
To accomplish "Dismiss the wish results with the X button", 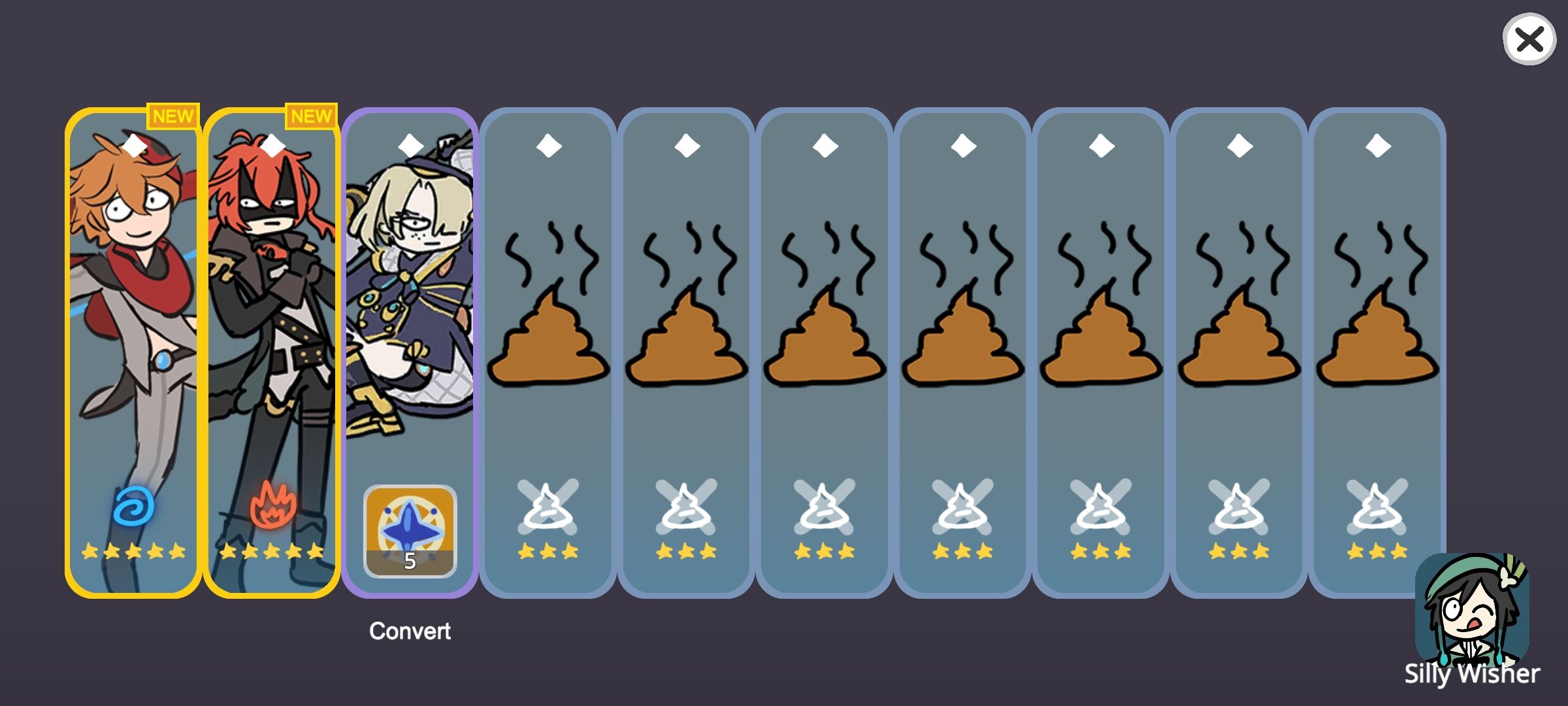I will (x=1529, y=41).
